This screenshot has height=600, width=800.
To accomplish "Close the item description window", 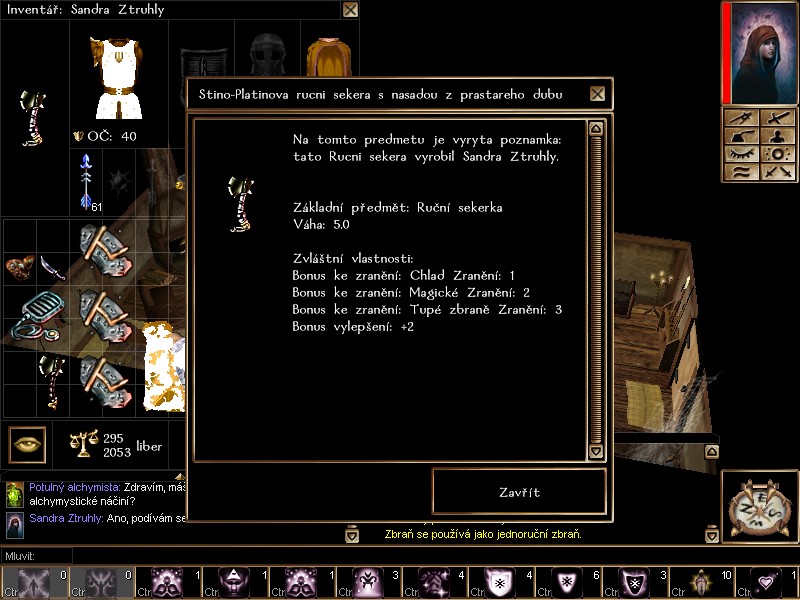I will [x=597, y=94].
